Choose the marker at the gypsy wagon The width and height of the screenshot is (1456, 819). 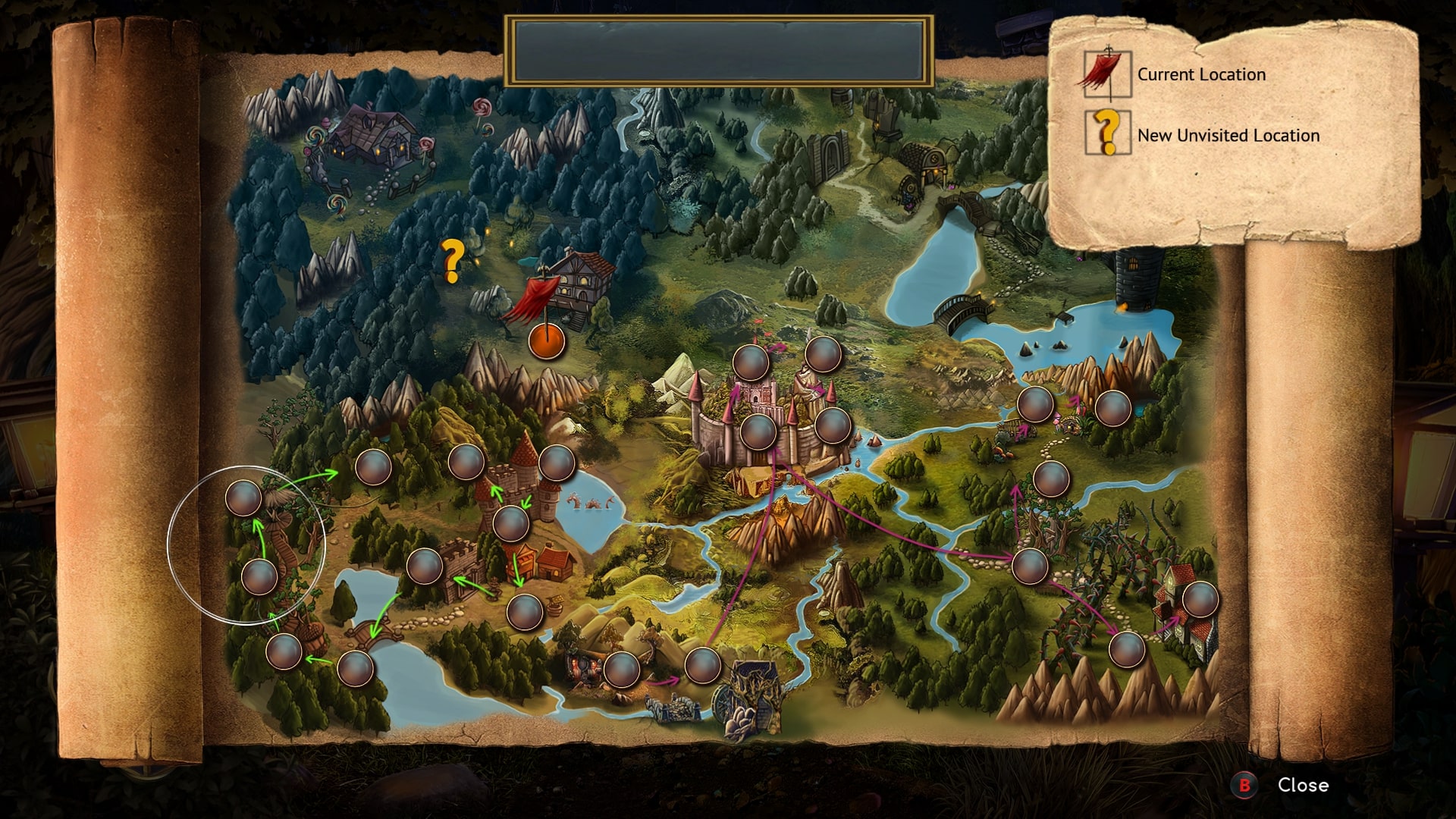click(622, 668)
